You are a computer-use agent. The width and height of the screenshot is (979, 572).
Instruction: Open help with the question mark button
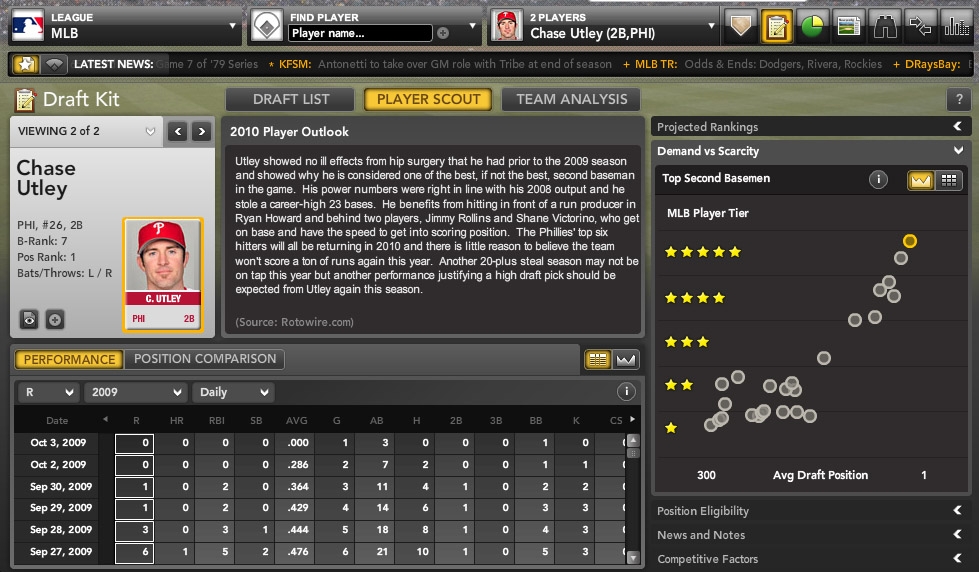(959, 100)
